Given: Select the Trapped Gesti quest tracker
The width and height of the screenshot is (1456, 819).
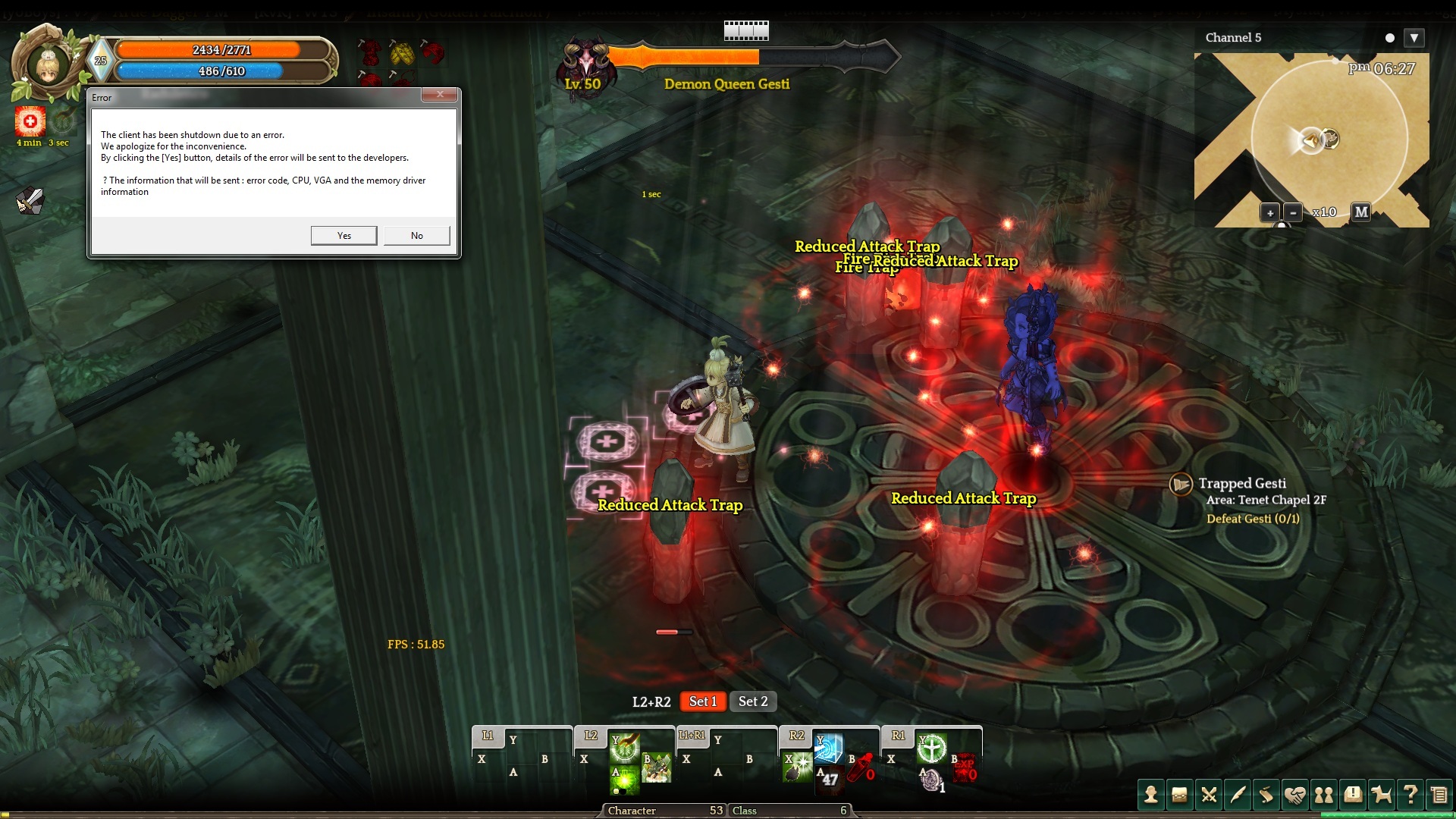Looking at the screenshot, I should tap(1241, 484).
